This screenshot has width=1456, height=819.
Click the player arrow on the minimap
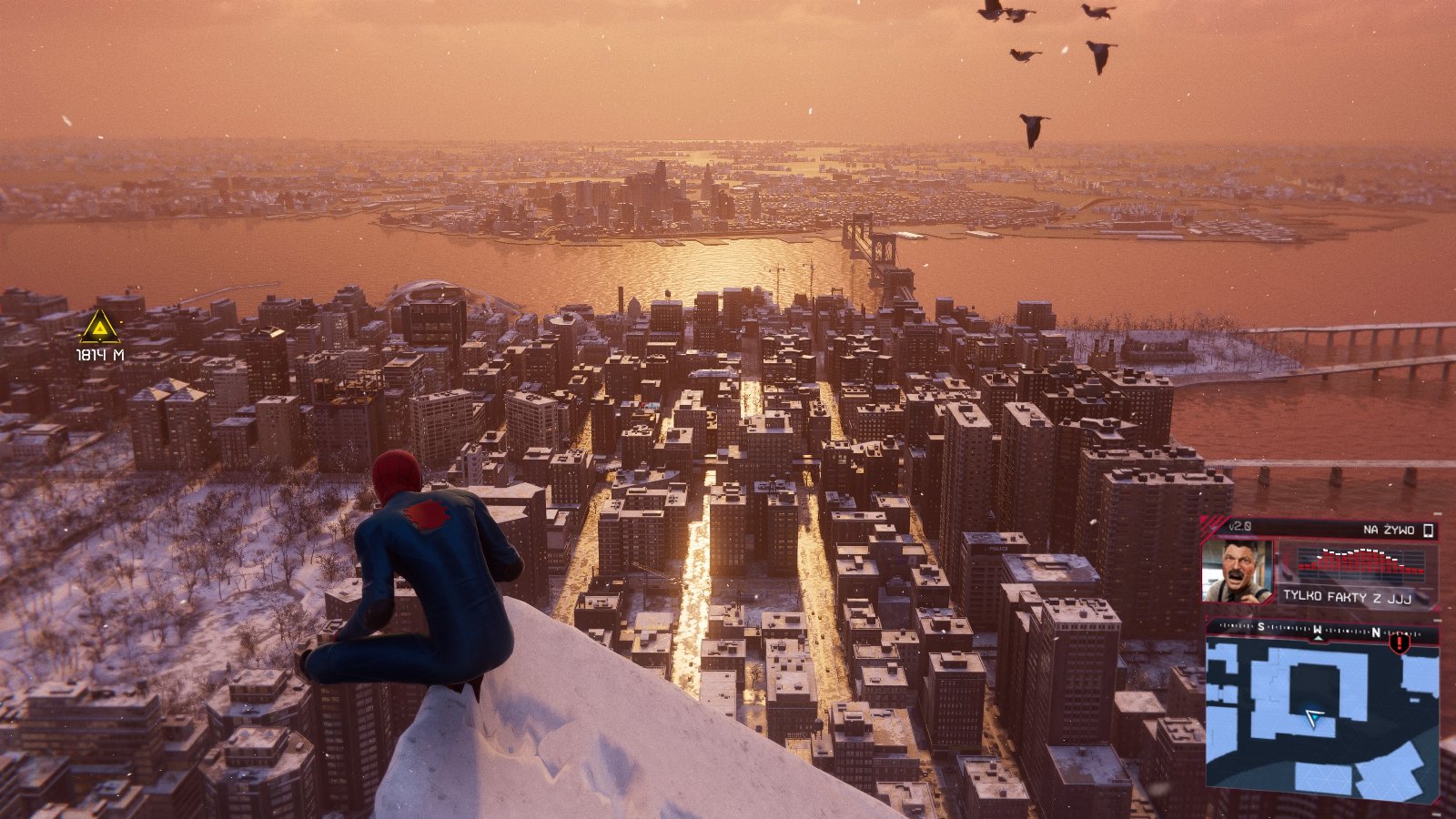click(1313, 719)
